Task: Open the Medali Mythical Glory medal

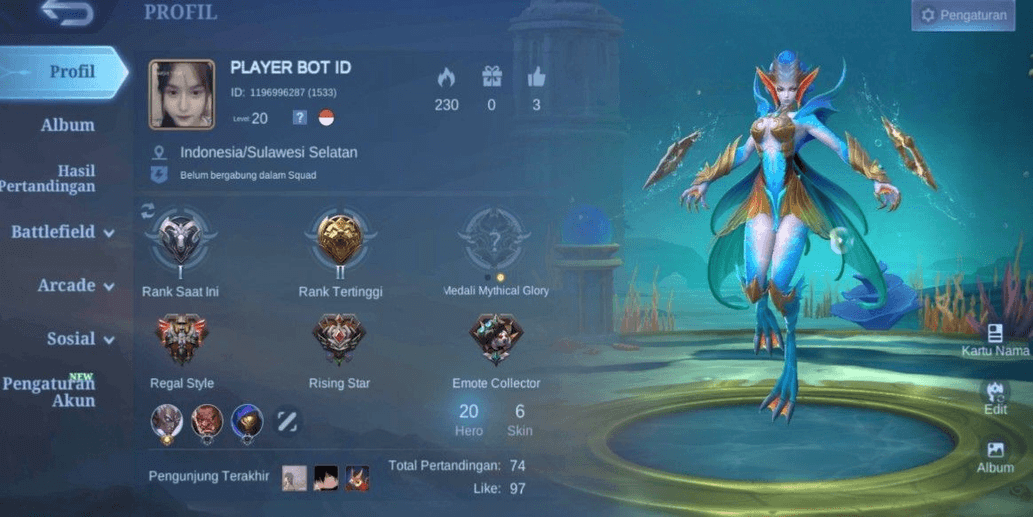Action: [x=494, y=240]
